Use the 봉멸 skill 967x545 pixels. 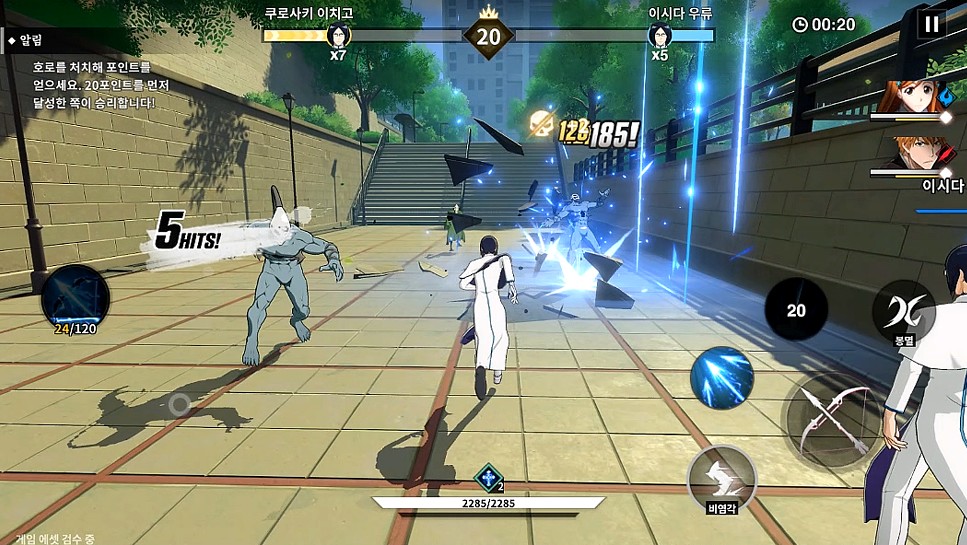(903, 310)
